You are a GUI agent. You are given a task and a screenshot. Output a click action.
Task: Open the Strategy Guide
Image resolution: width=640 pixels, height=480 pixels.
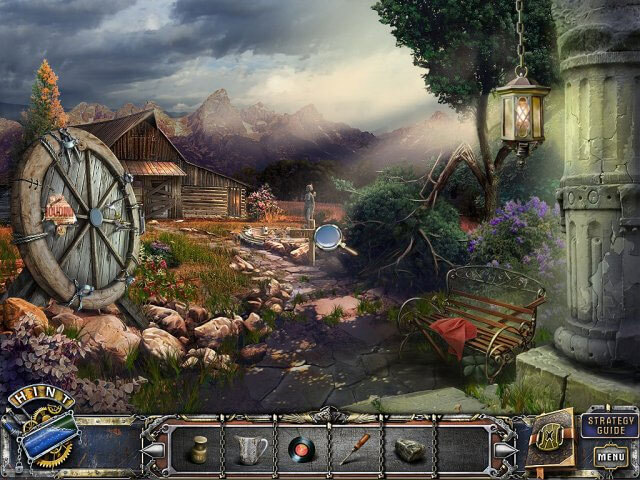611,424
